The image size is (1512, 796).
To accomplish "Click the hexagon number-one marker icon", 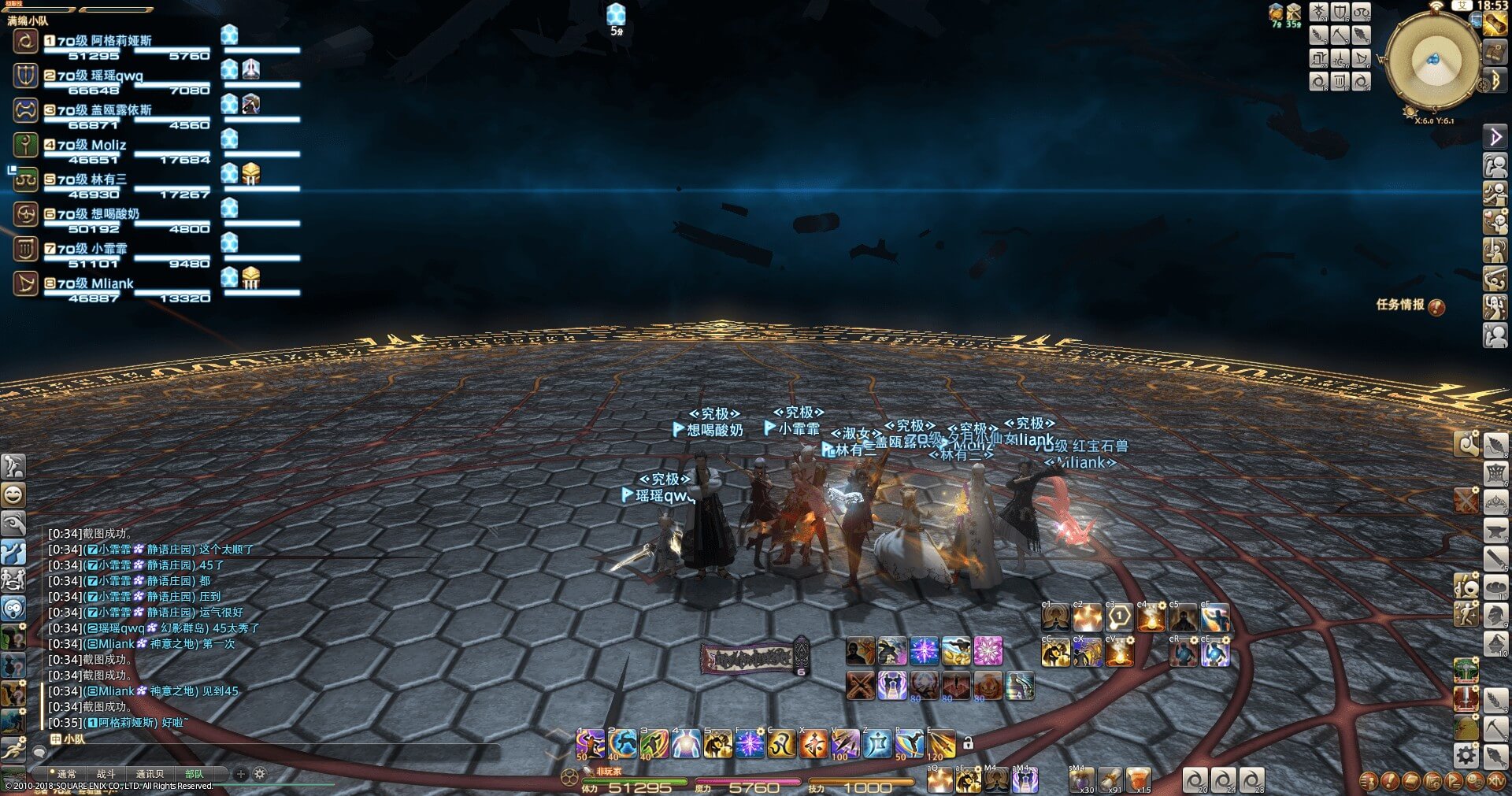I will (1119, 616).
